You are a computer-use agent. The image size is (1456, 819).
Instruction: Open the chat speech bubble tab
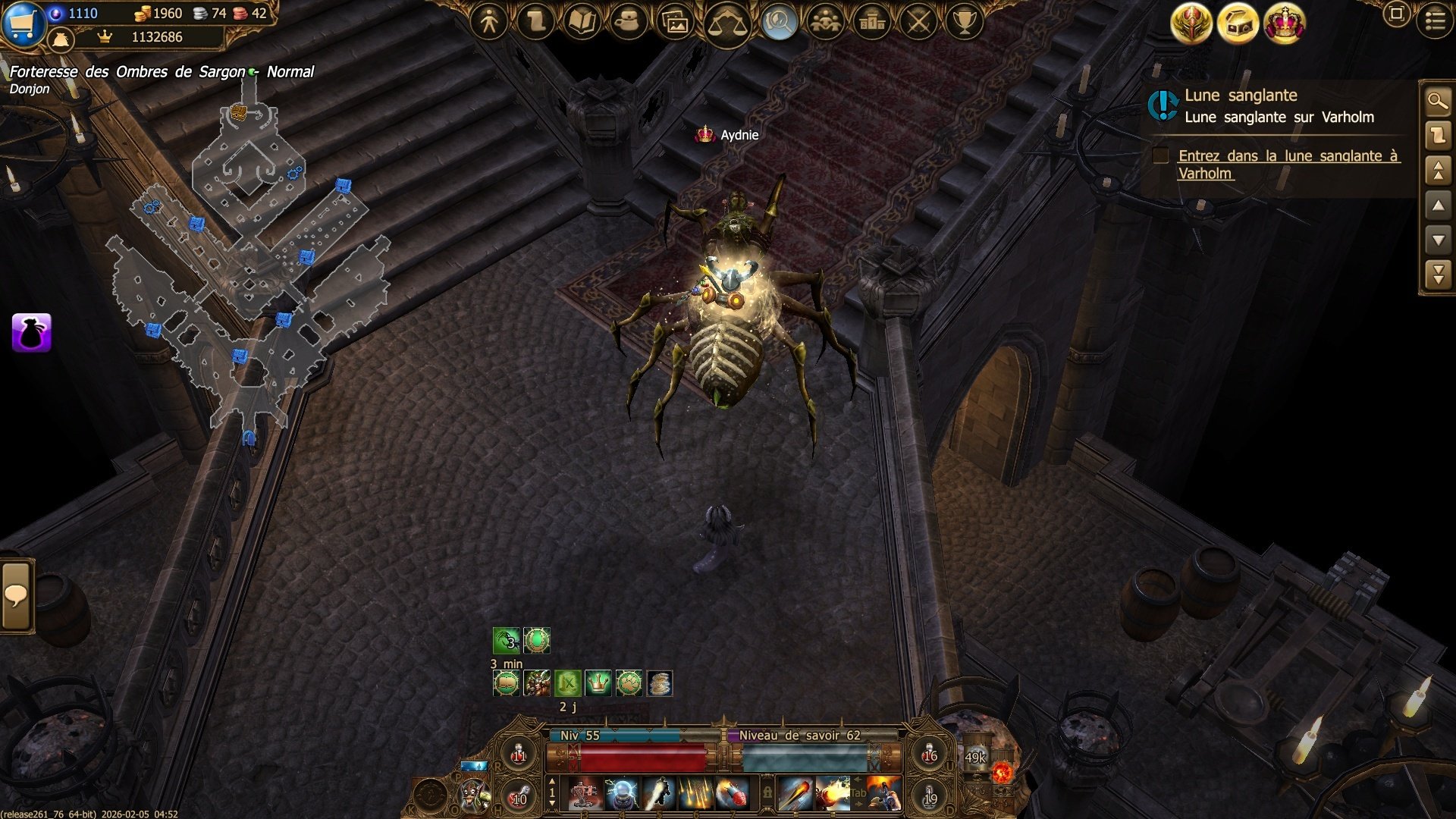(16, 596)
